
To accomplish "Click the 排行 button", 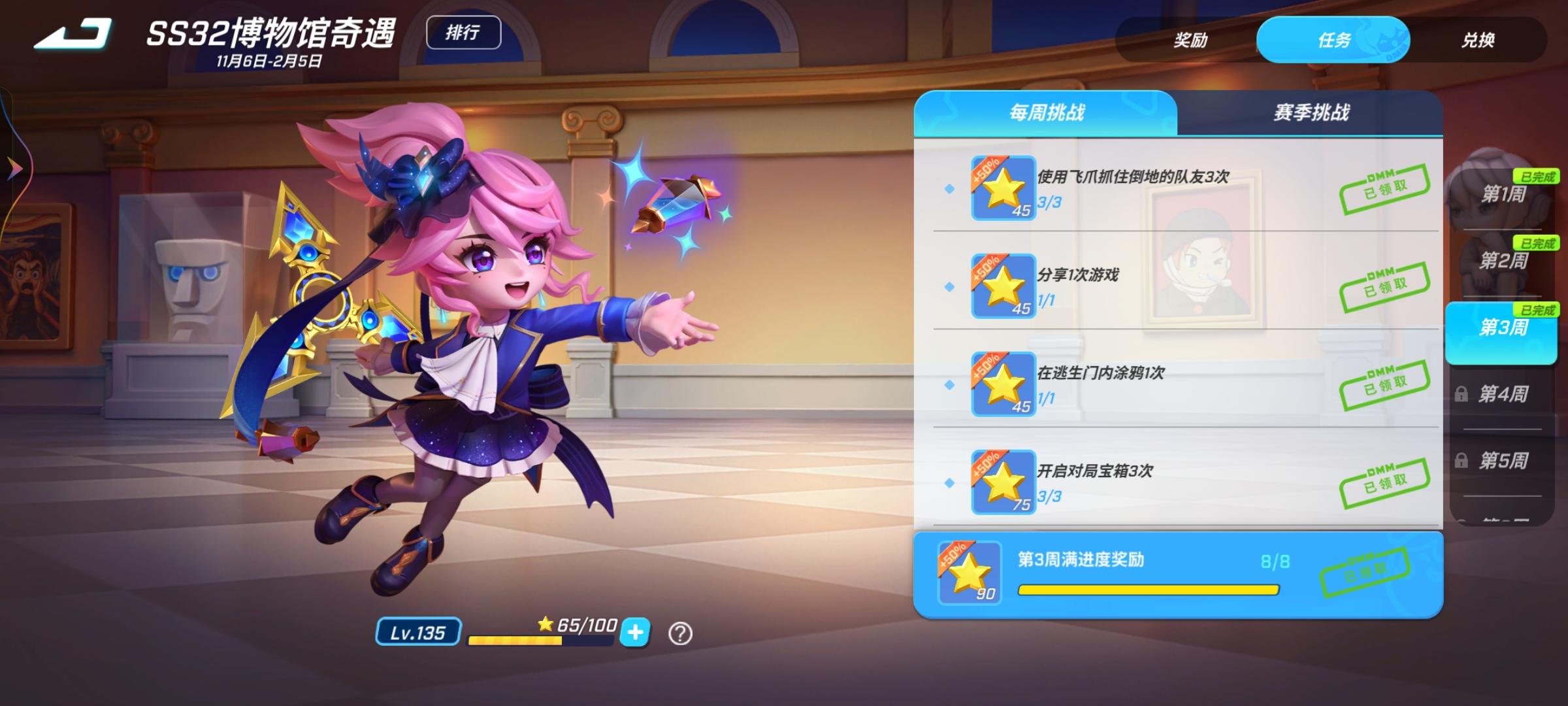I will [464, 31].
